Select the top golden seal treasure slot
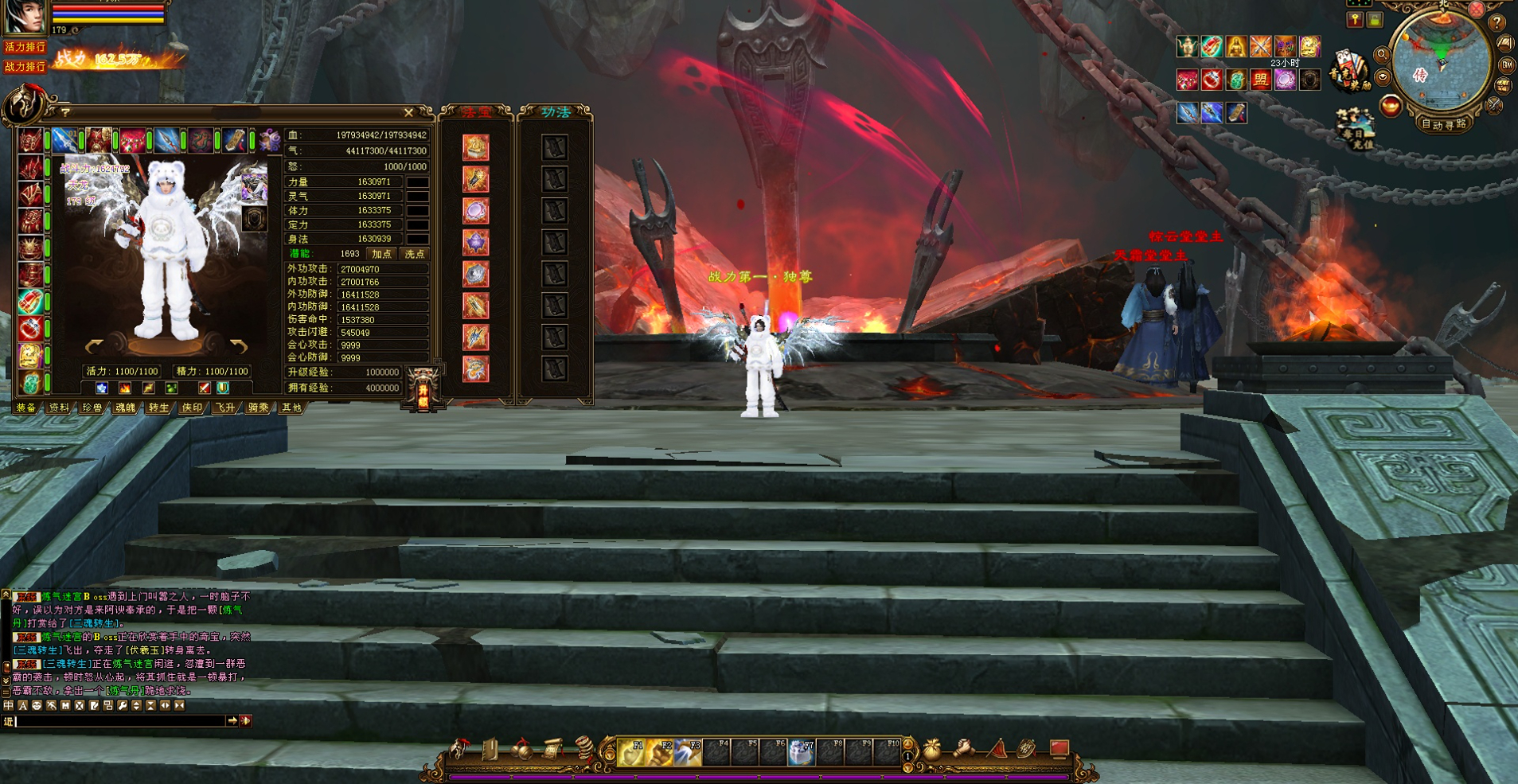Viewport: 1518px width, 784px height. (476, 147)
